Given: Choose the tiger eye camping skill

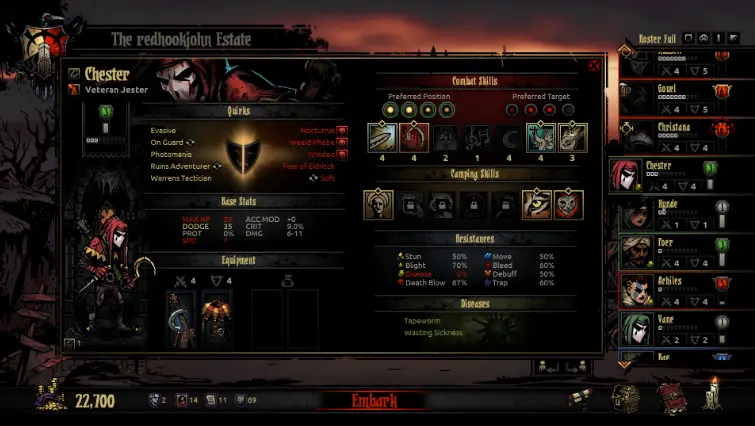Looking at the screenshot, I should point(537,204).
